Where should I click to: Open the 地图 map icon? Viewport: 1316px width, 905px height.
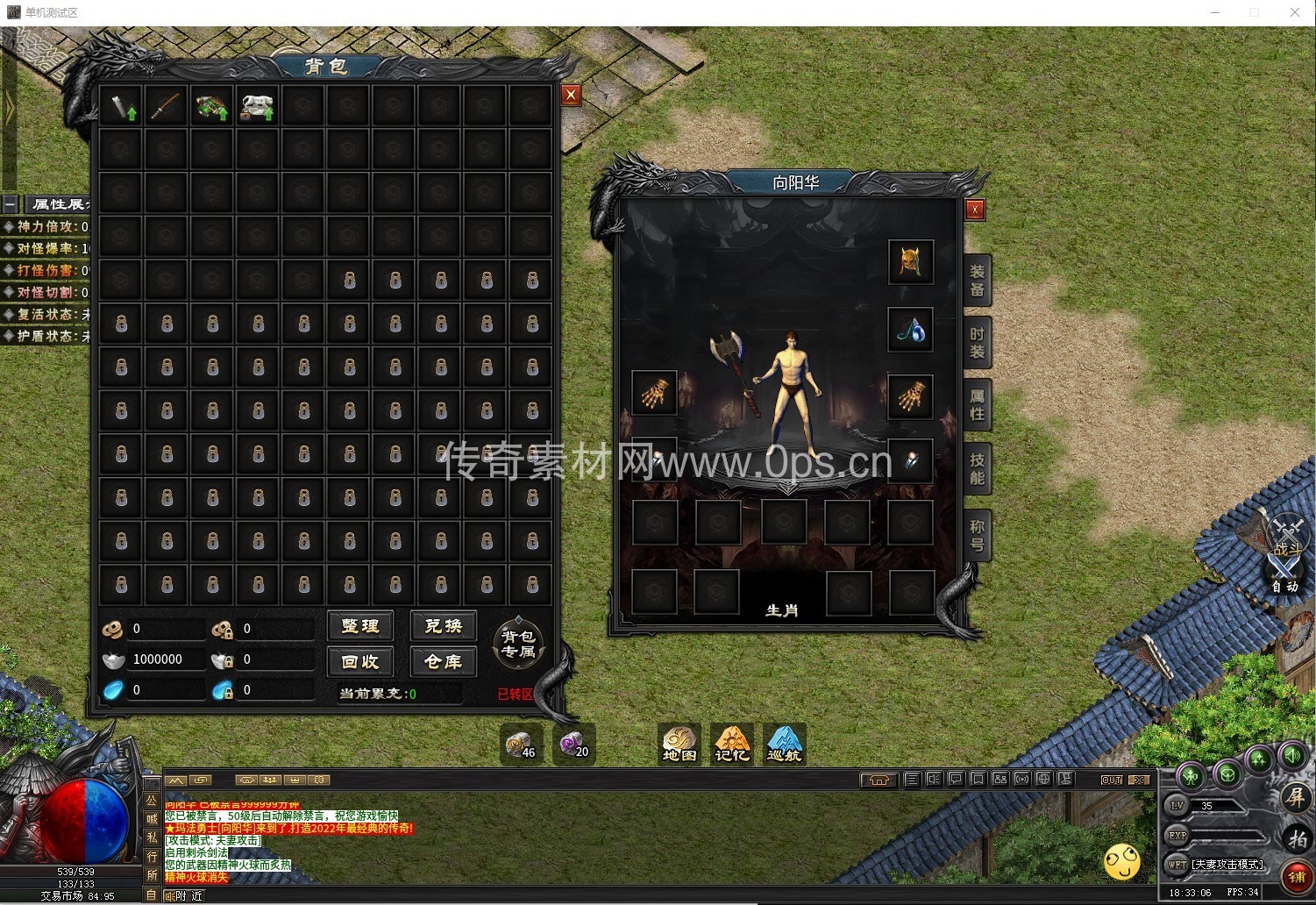[x=679, y=745]
